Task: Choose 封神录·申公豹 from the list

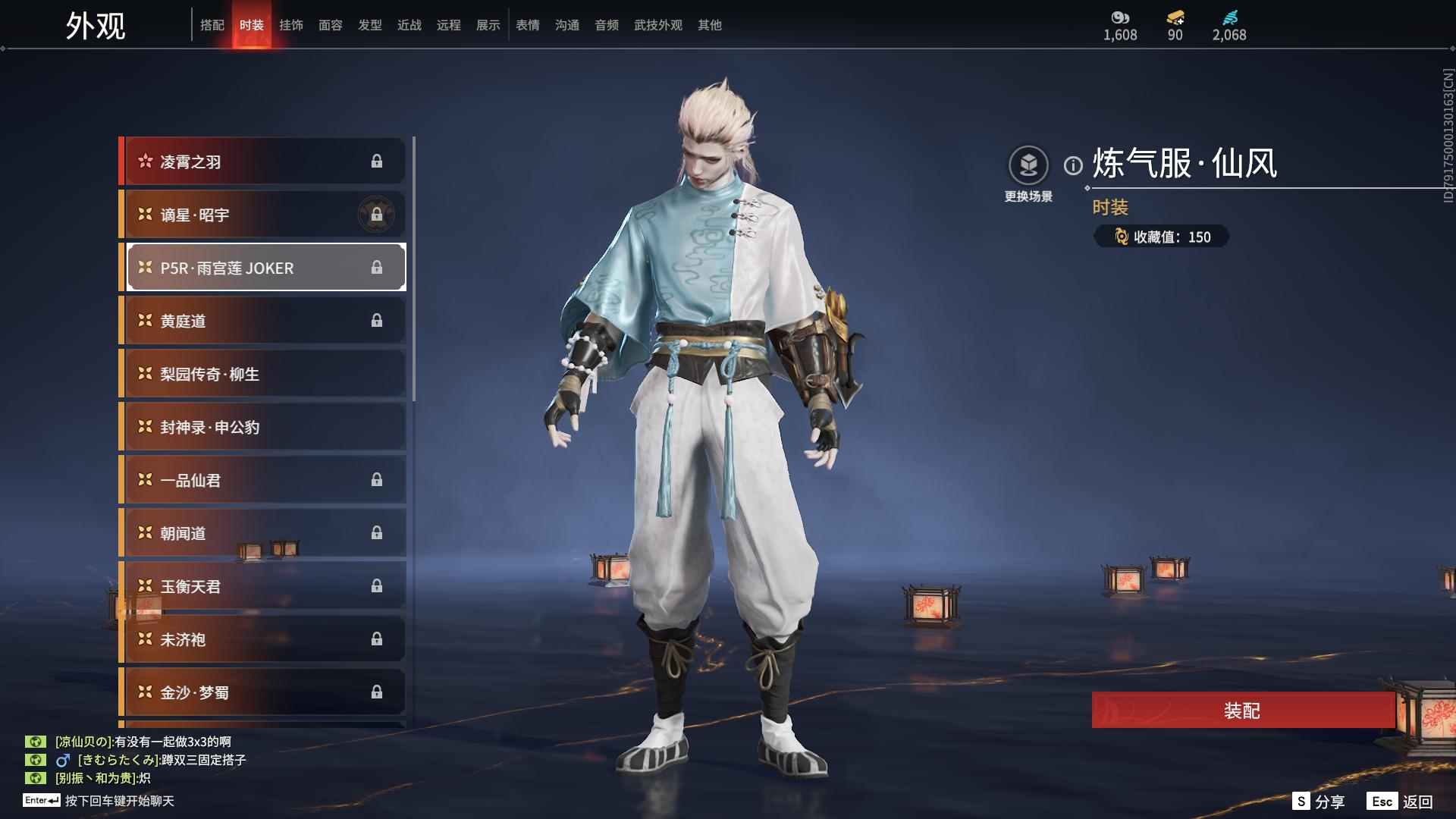Action: [x=262, y=427]
